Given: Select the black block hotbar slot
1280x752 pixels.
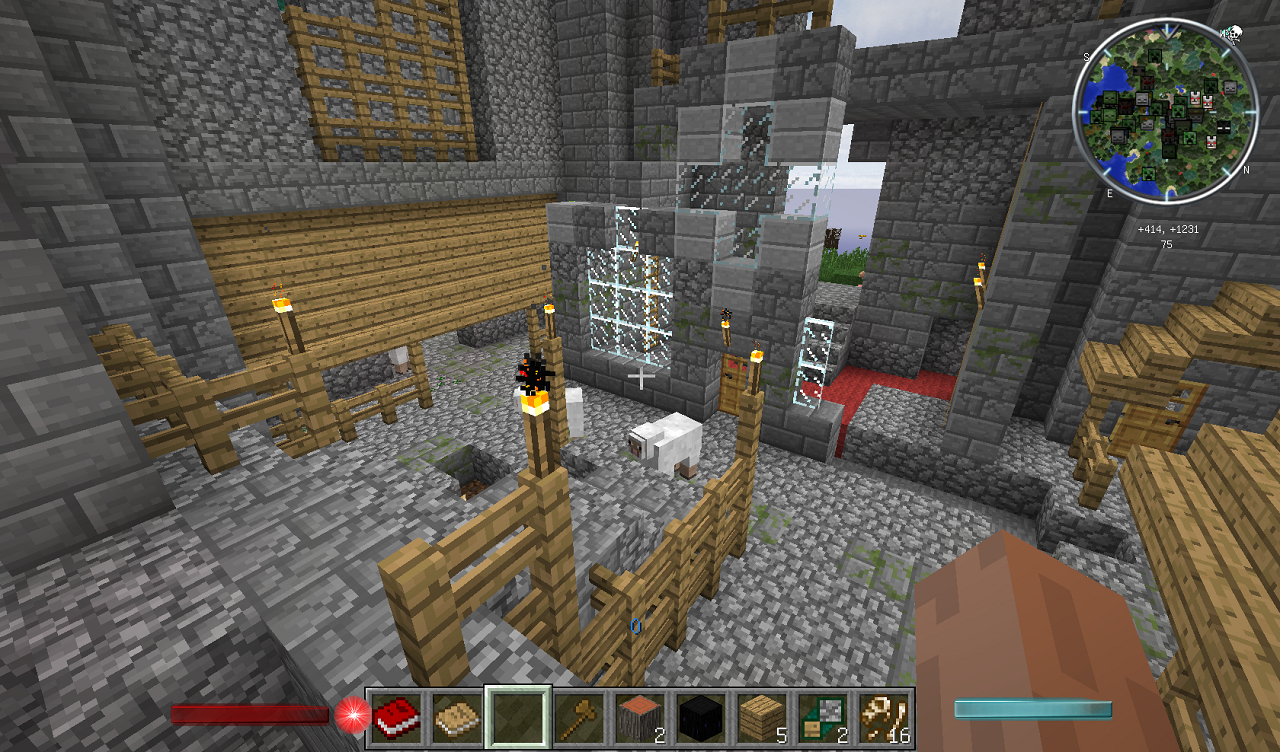Looking at the screenshot, I should pos(700,717).
